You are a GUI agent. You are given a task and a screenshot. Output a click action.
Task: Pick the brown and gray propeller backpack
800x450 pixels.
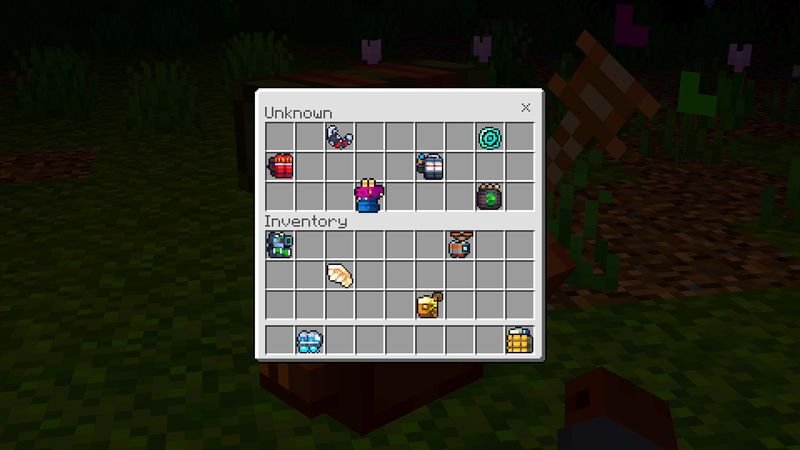pyautogui.click(x=460, y=245)
